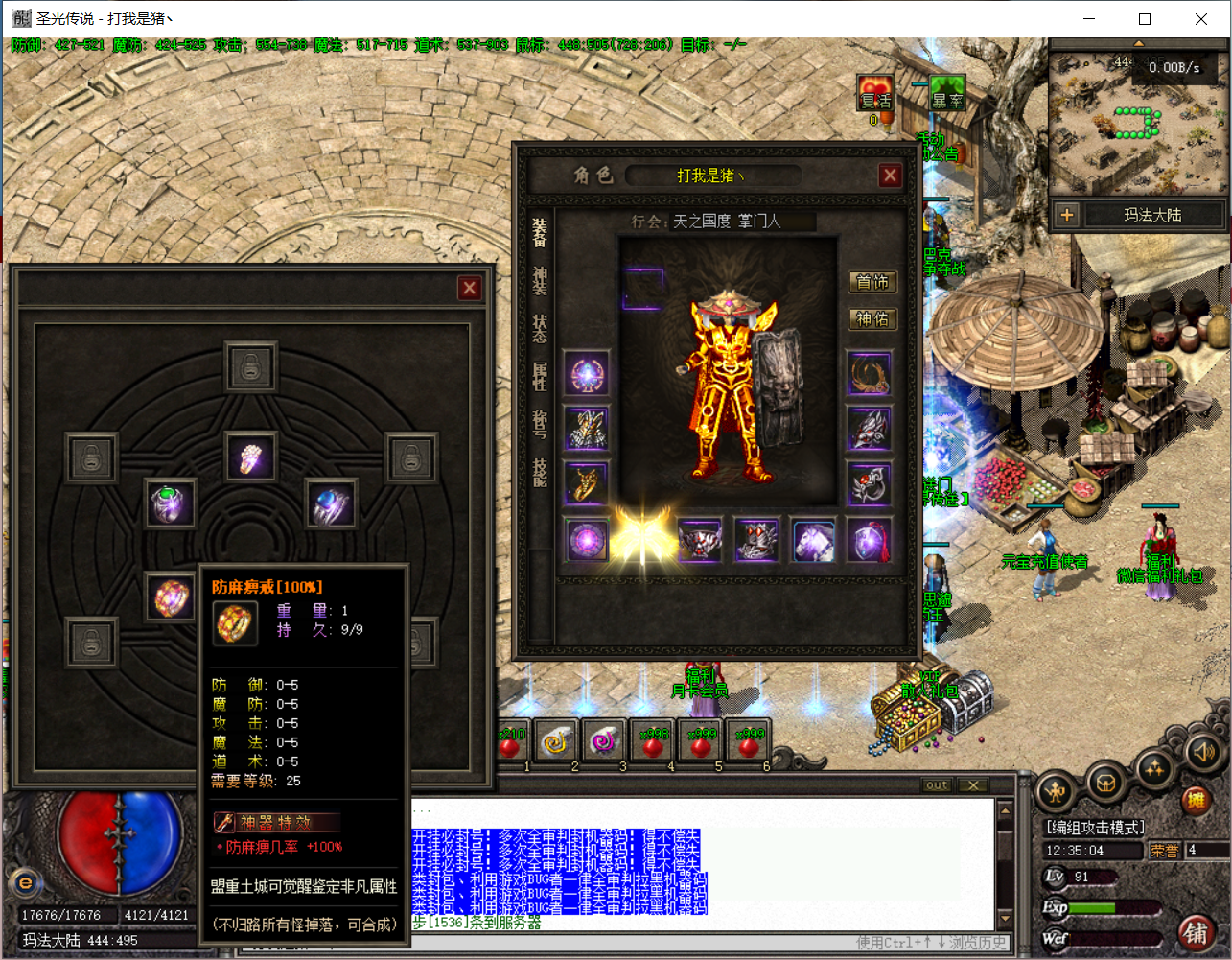Switch to the 称号 titles tab
Viewport: 1232px width, 960px height.
(540, 423)
